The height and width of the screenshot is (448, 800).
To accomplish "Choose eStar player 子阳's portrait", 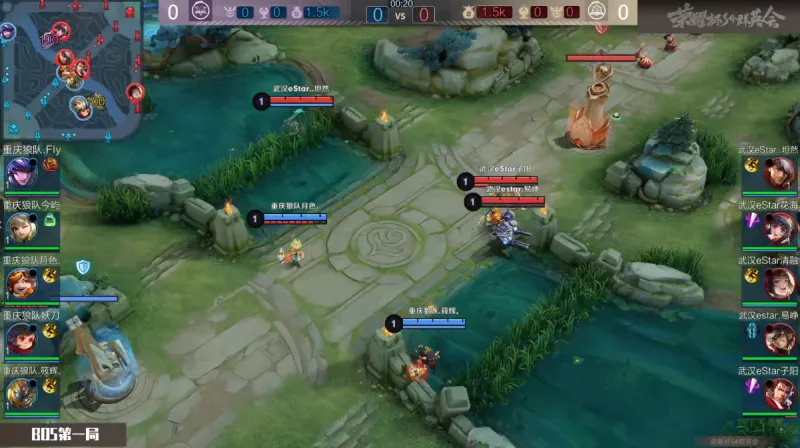I will click(x=780, y=395).
